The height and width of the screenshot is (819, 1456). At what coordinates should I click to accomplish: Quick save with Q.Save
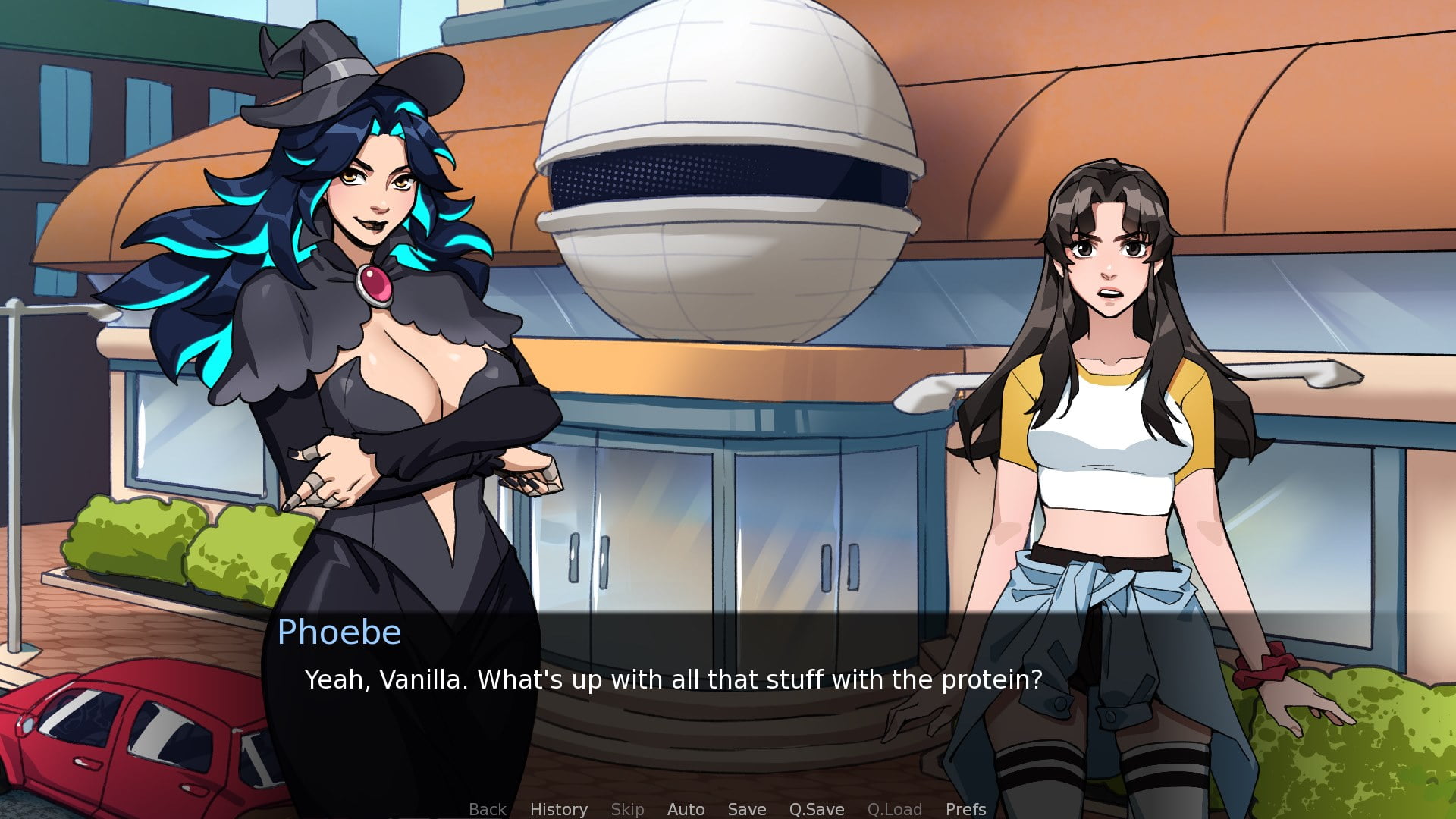coord(816,809)
